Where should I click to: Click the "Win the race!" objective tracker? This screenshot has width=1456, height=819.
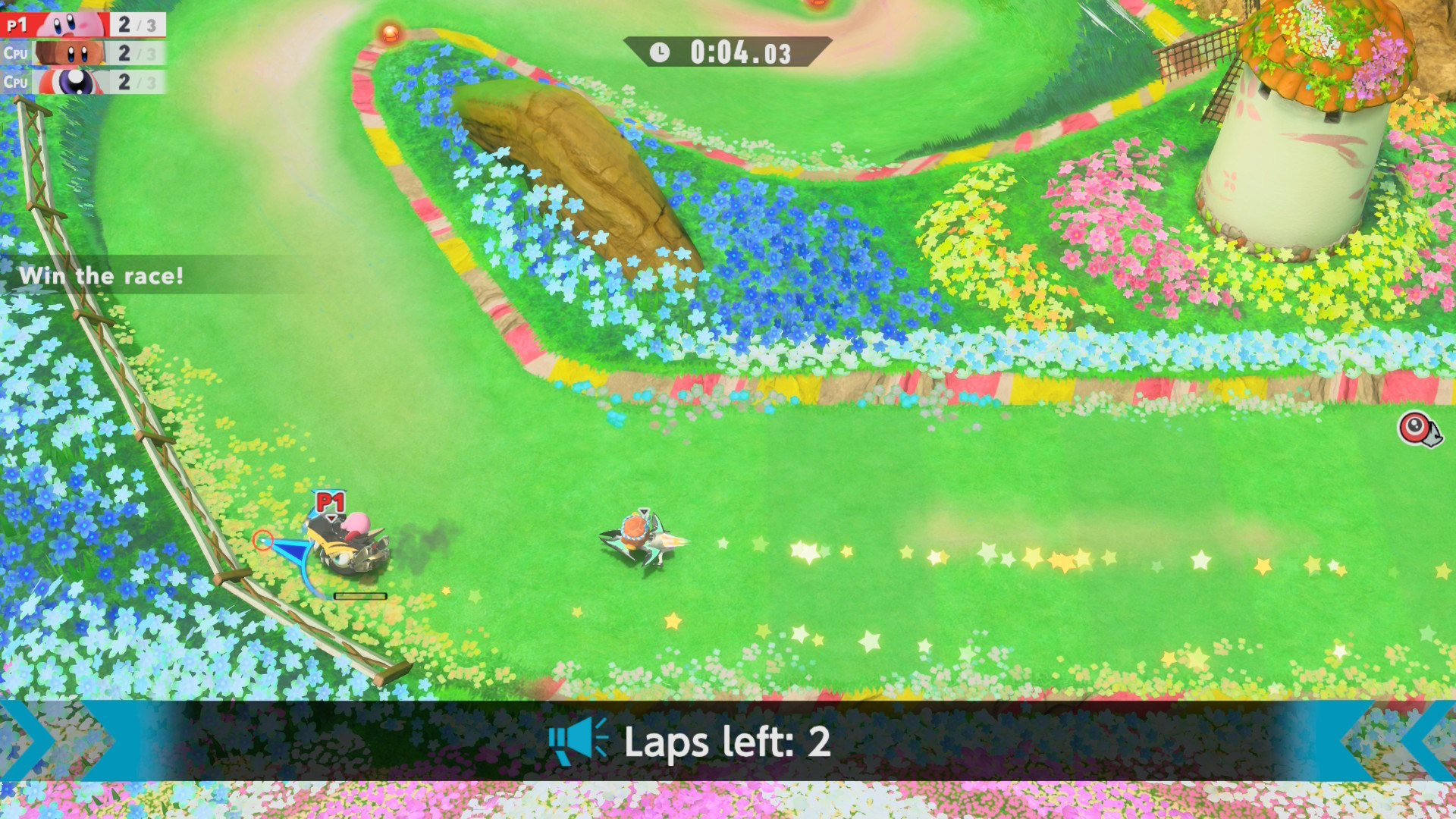pyautogui.click(x=102, y=275)
